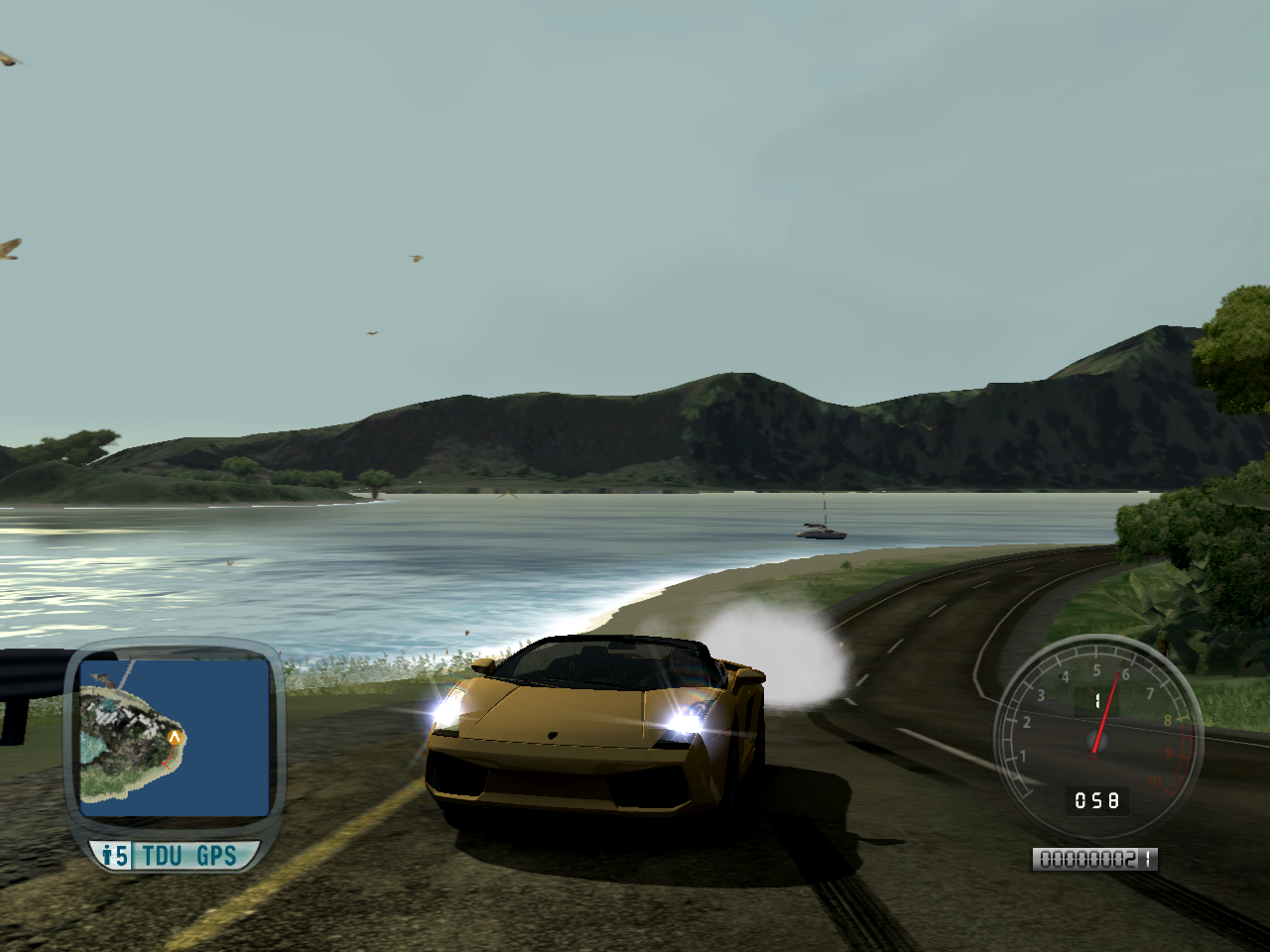Image resolution: width=1270 pixels, height=952 pixels.
Task: Click the TDU GPS label on the navigation unit
Action: (x=189, y=854)
